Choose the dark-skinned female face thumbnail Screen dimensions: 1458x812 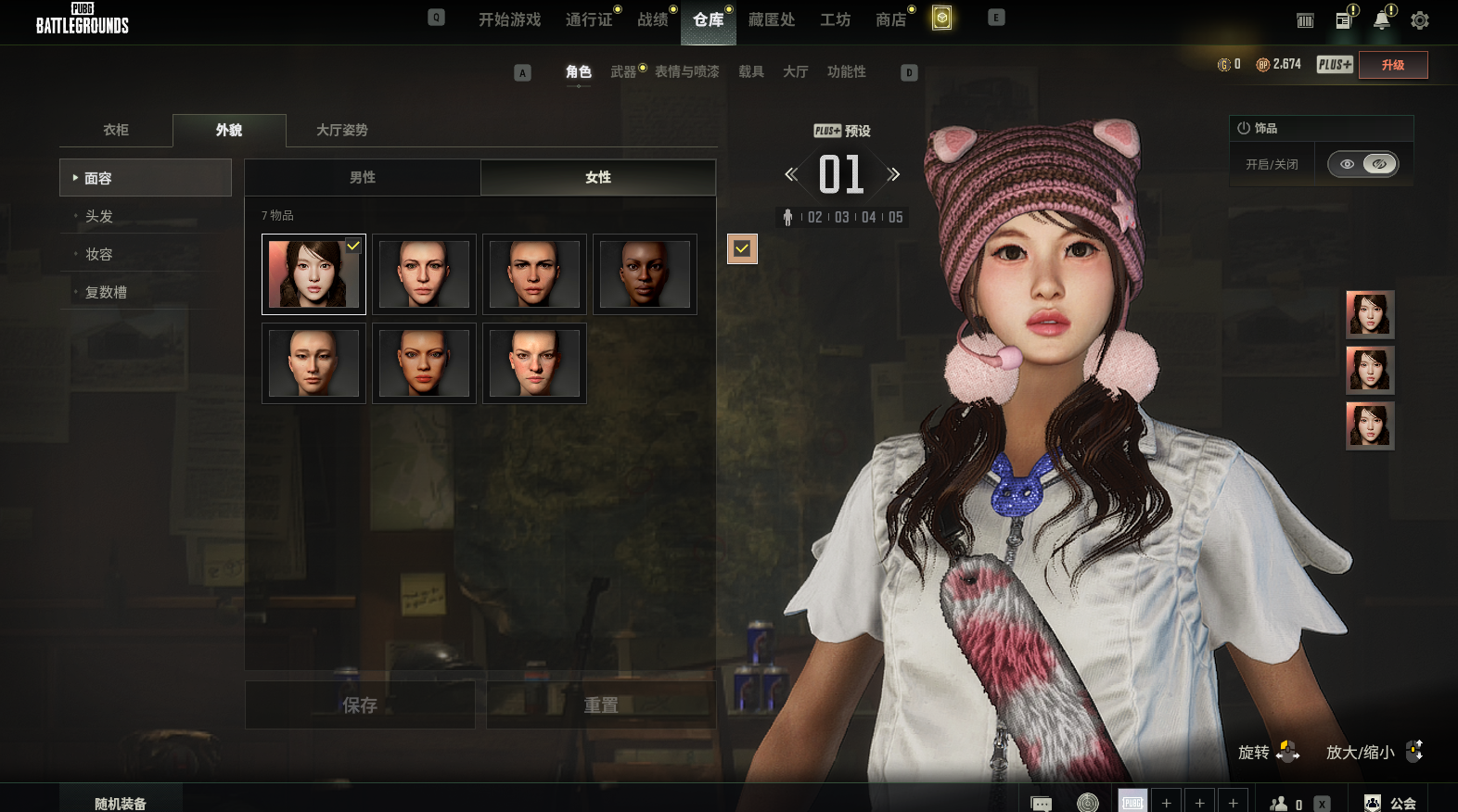[x=645, y=274]
